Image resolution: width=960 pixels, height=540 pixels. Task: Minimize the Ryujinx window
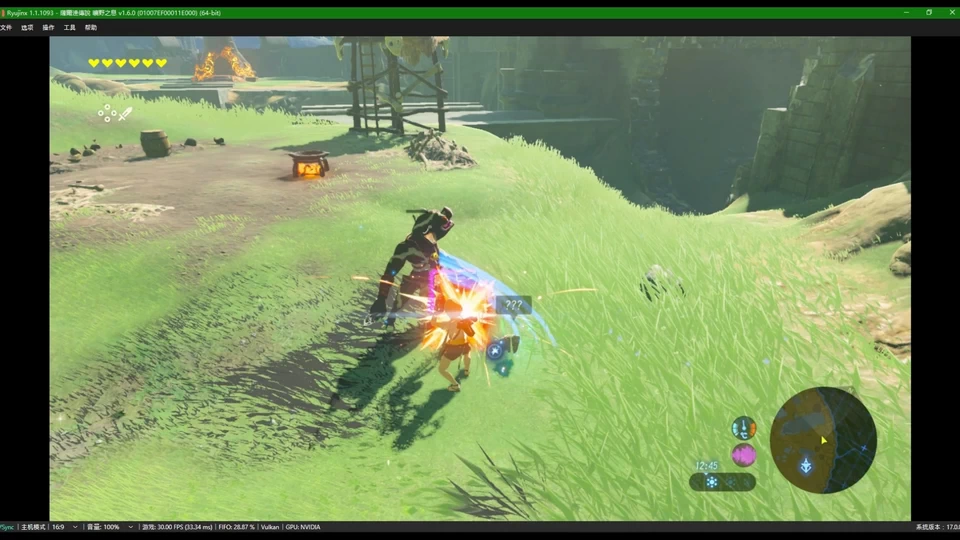click(x=906, y=12)
